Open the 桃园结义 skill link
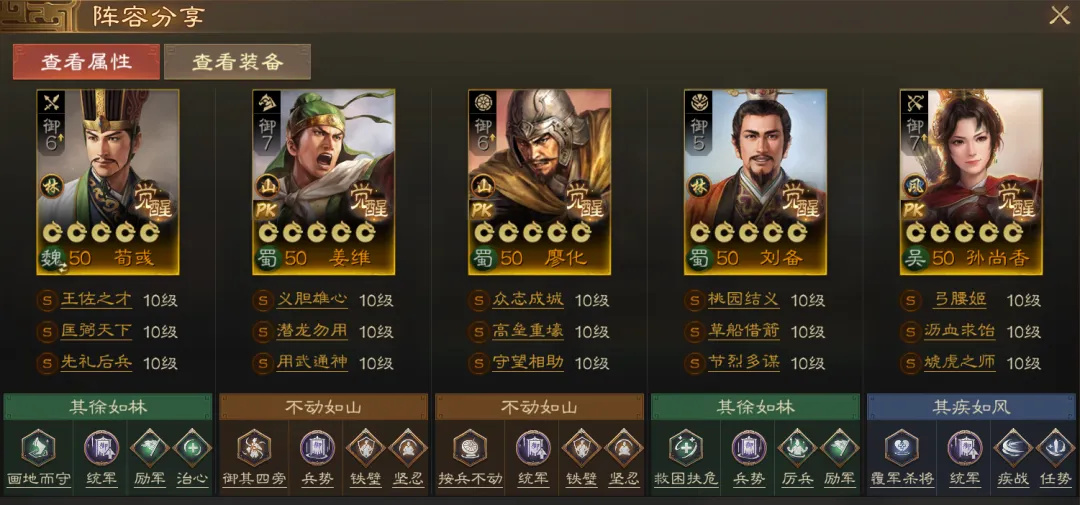This screenshot has height=505, width=1080. [744, 300]
